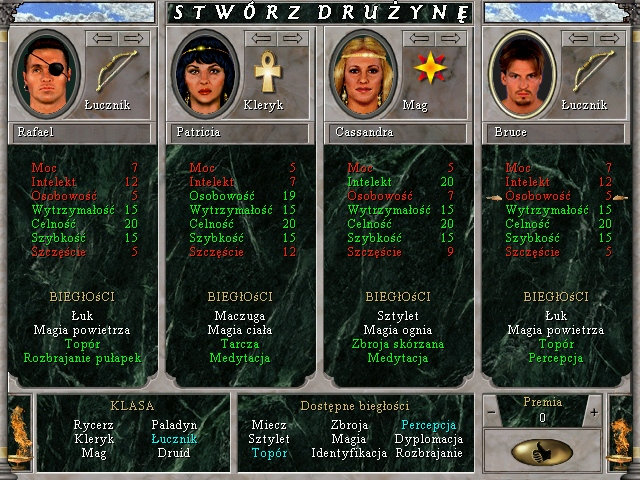Pick the Kleryk class option
The height and width of the screenshot is (480, 640).
pos(92,439)
